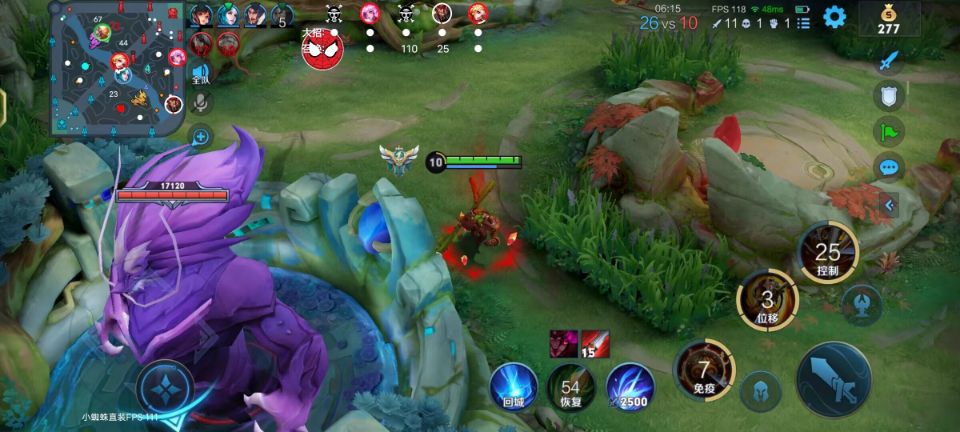Tap the helmet target-hero attack button

click(x=760, y=390)
